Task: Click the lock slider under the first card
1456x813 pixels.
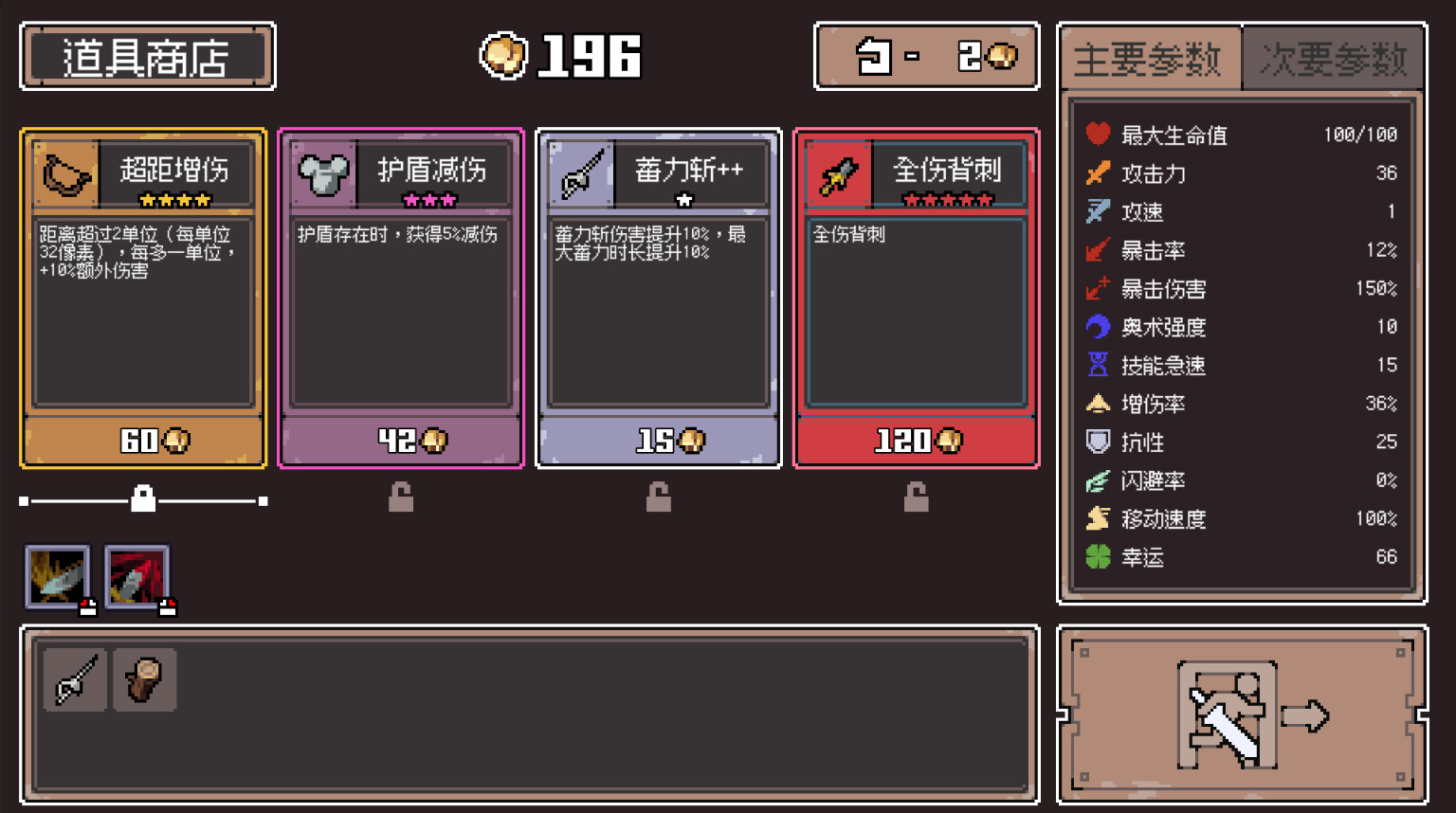Action: pyautogui.click(x=142, y=498)
